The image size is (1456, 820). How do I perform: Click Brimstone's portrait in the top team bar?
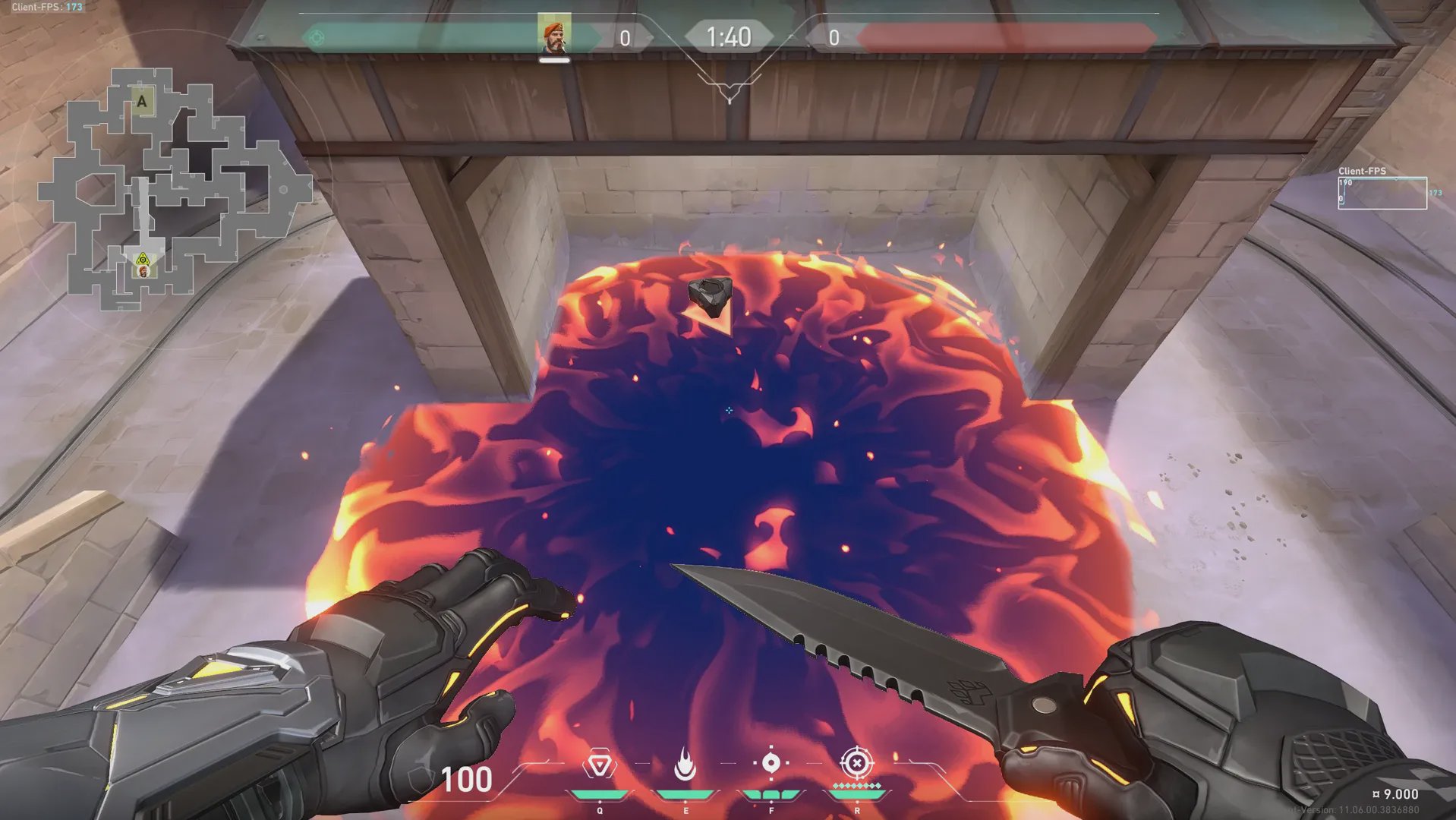pos(554,34)
